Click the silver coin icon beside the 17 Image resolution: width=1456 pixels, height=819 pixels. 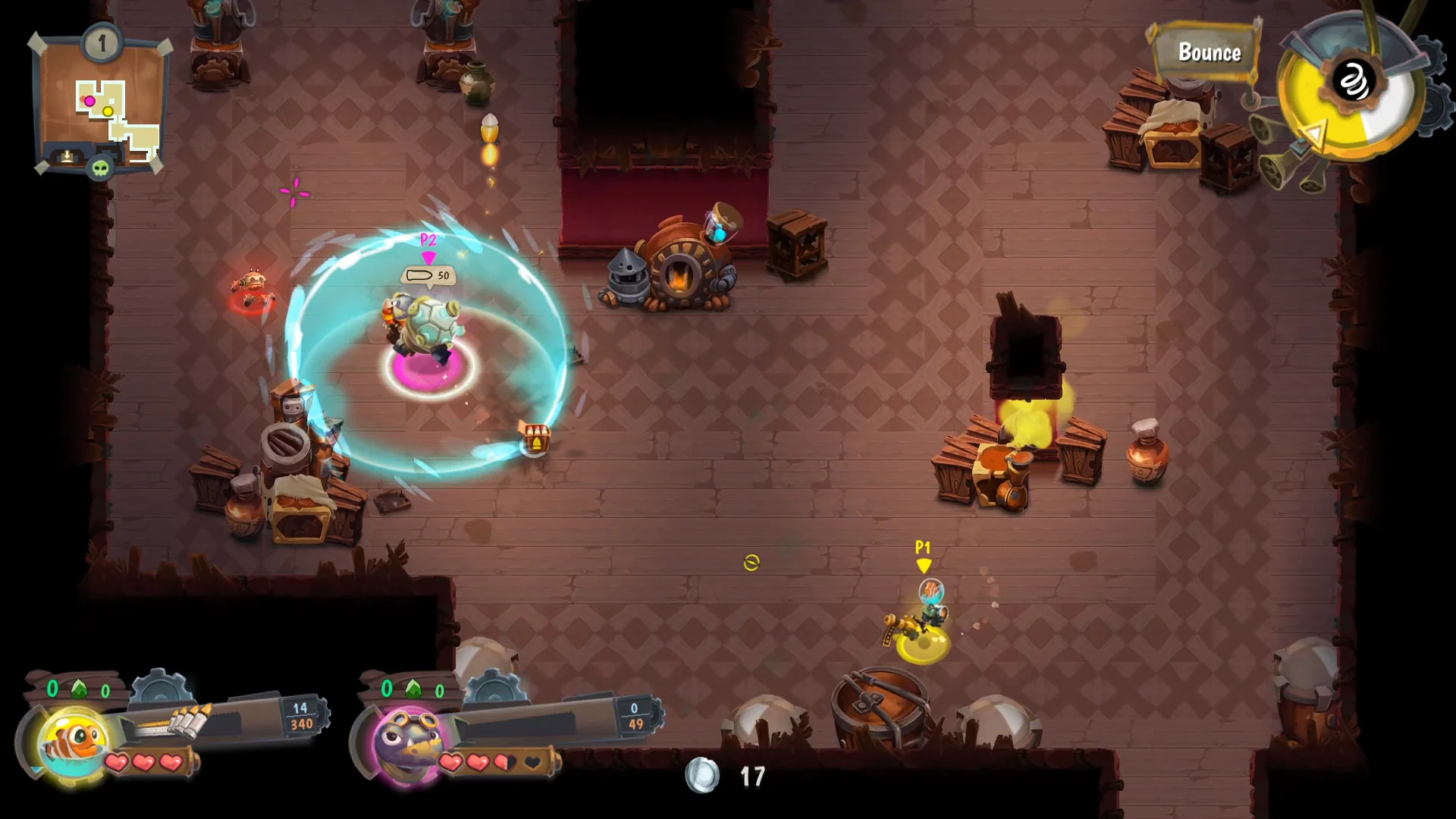[701, 776]
